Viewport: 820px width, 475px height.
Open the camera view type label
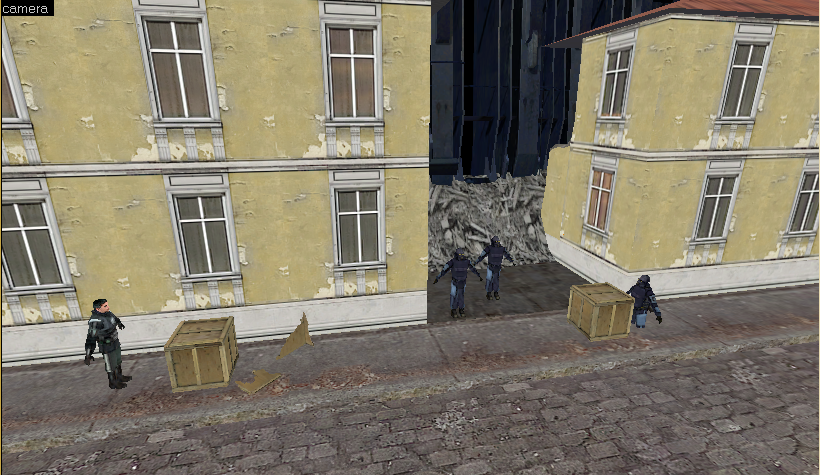tap(26, 8)
